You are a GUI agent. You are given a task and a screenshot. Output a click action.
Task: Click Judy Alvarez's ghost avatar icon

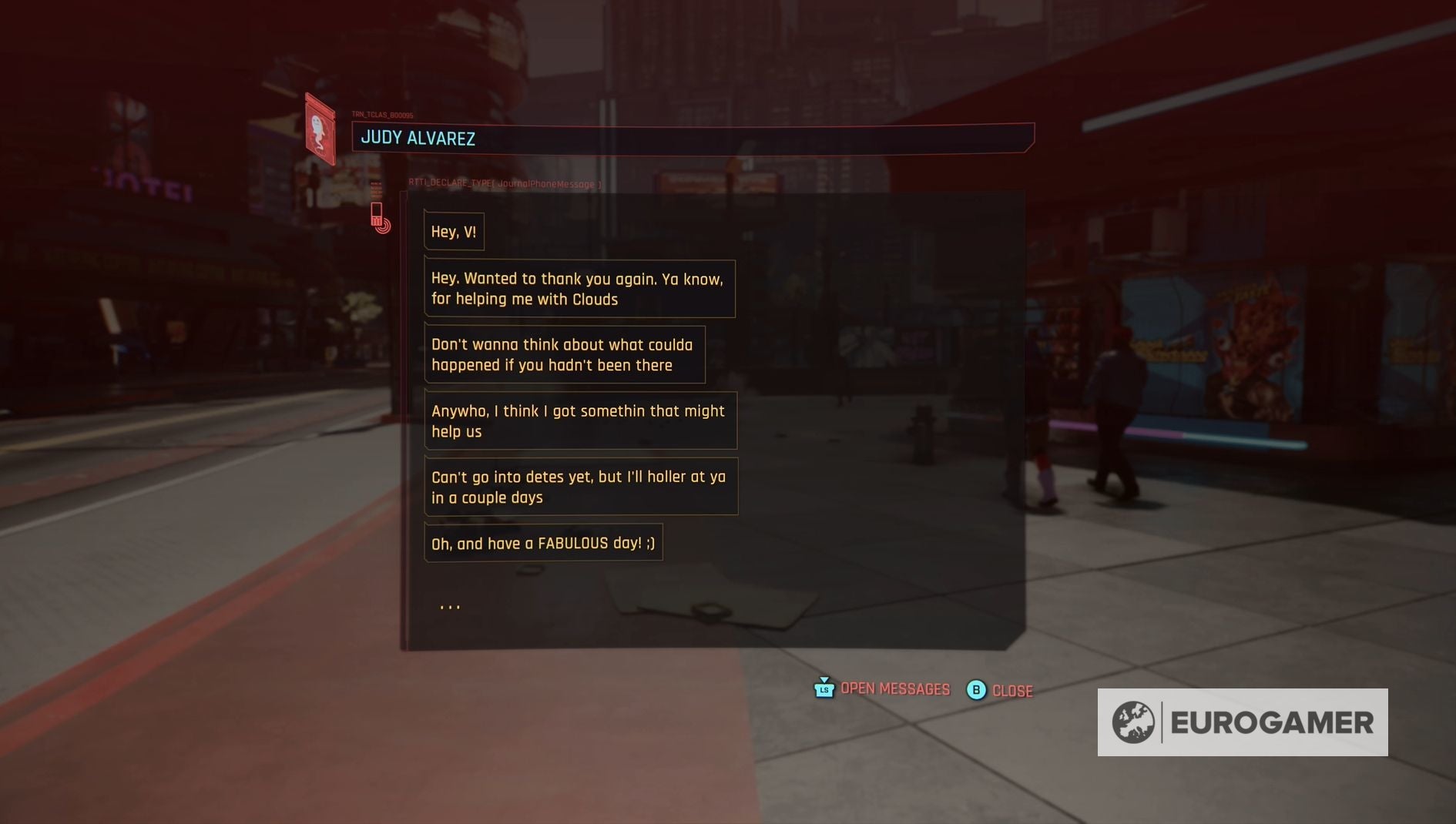[x=317, y=133]
